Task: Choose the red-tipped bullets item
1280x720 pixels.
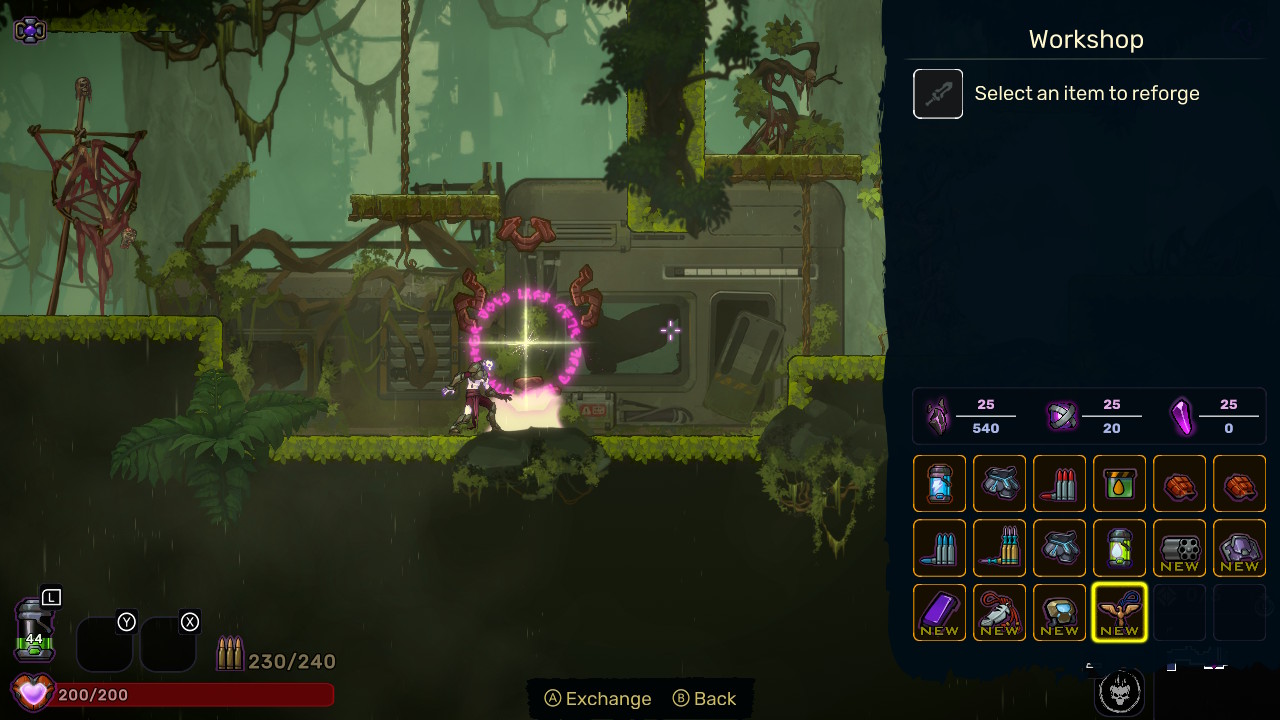Action: coord(1059,483)
